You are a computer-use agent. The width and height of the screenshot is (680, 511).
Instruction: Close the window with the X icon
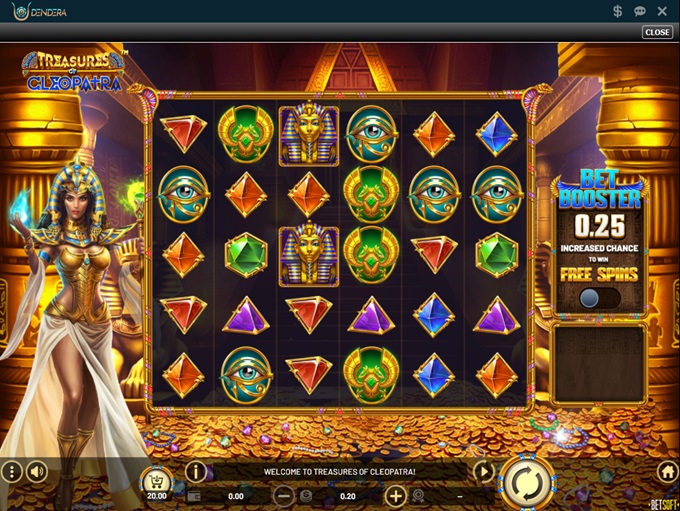point(662,11)
